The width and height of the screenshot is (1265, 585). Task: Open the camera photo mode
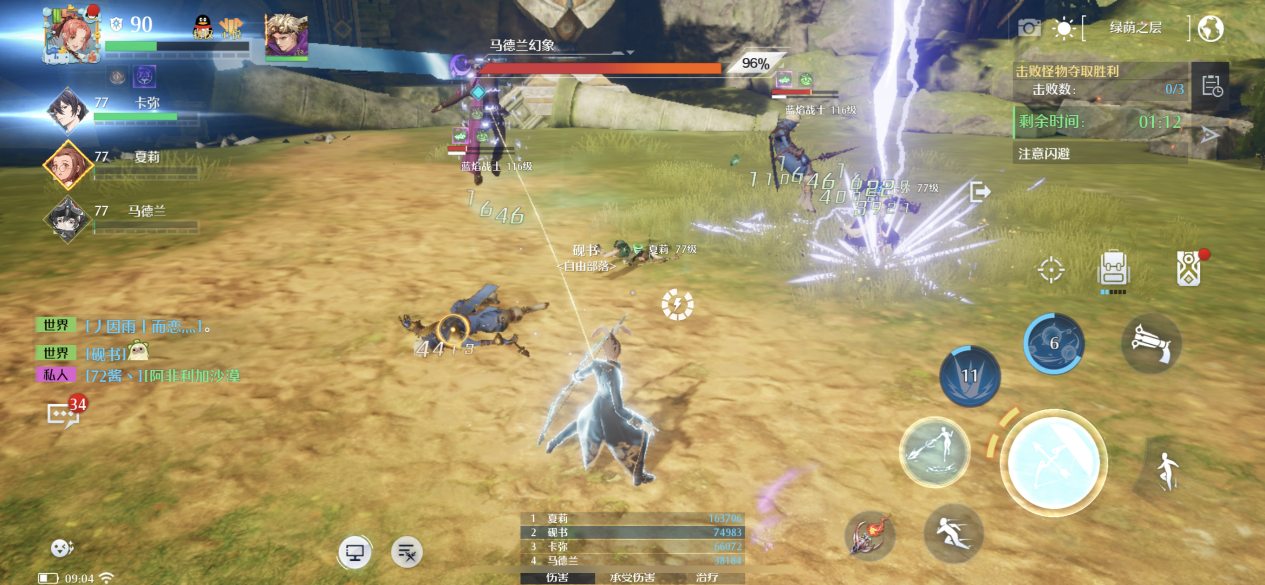tap(1029, 28)
